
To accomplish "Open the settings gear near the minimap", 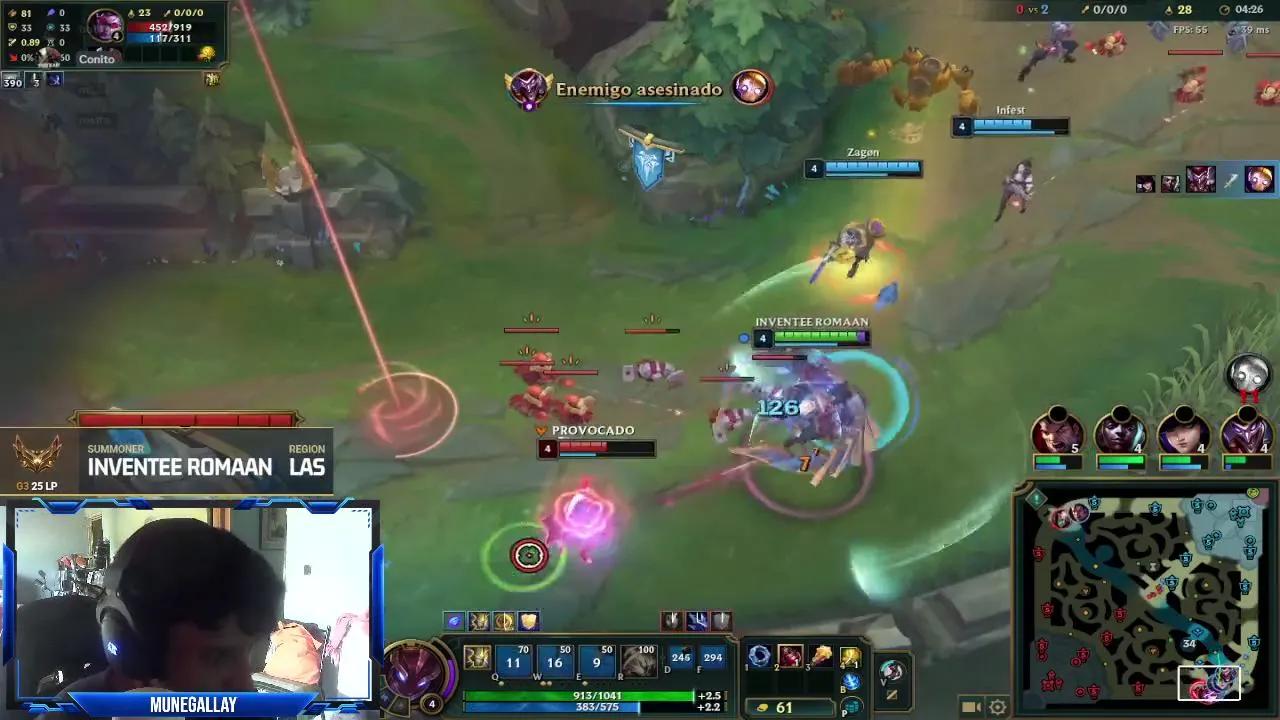I will [x=997, y=707].
